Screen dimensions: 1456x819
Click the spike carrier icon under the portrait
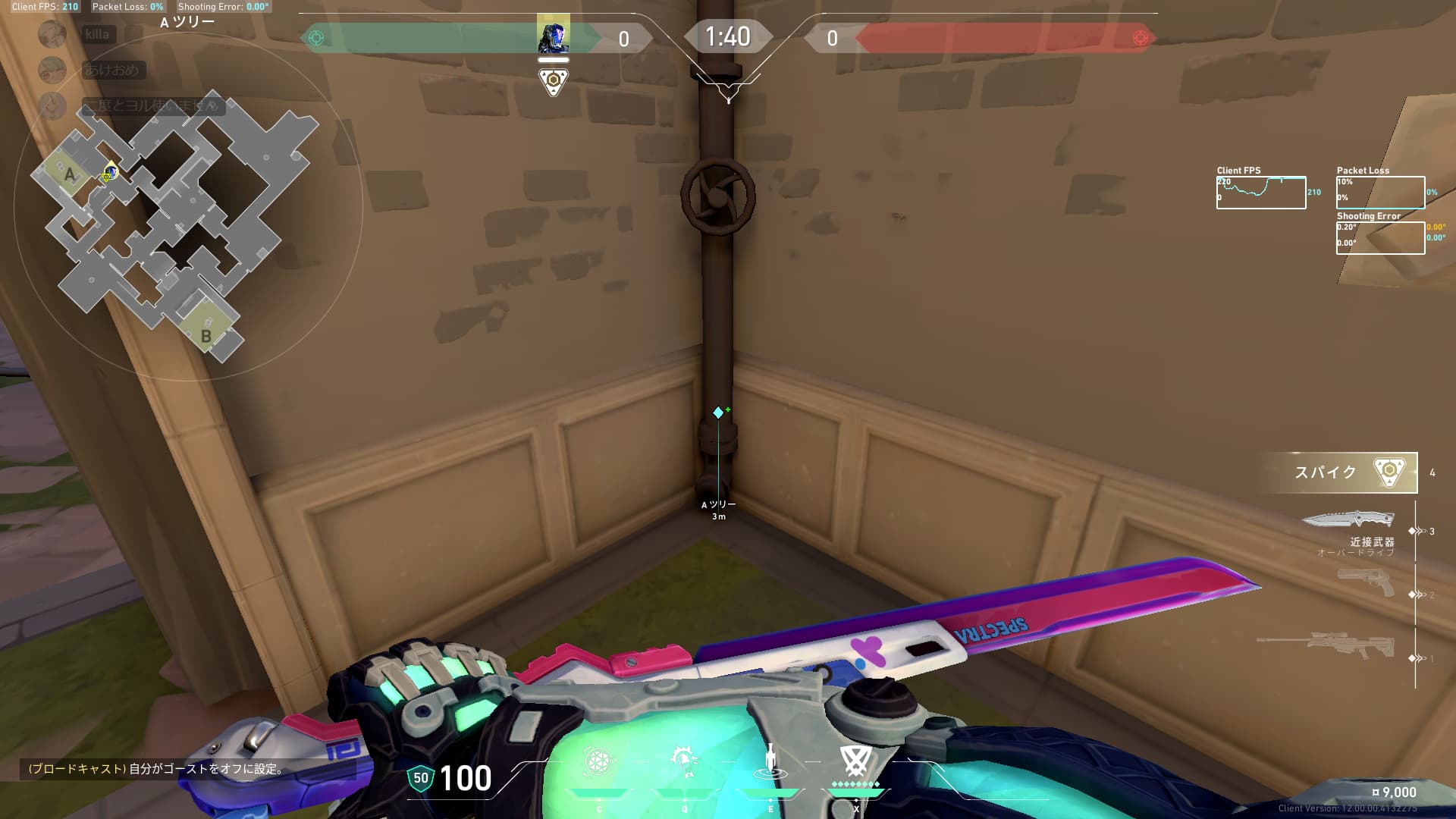click(x=554, y=81)
